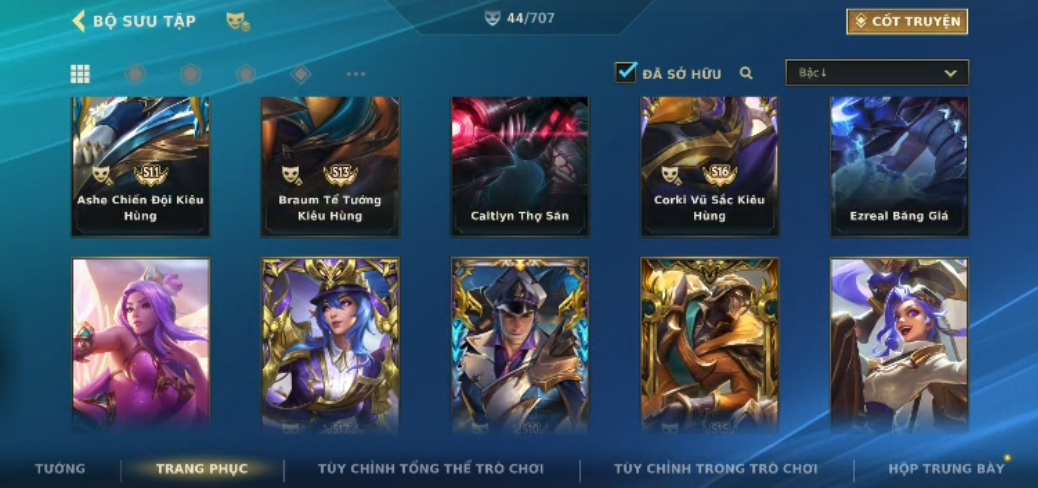Choose the diamond-shaped tier filter icon

(x=300, y=74)
